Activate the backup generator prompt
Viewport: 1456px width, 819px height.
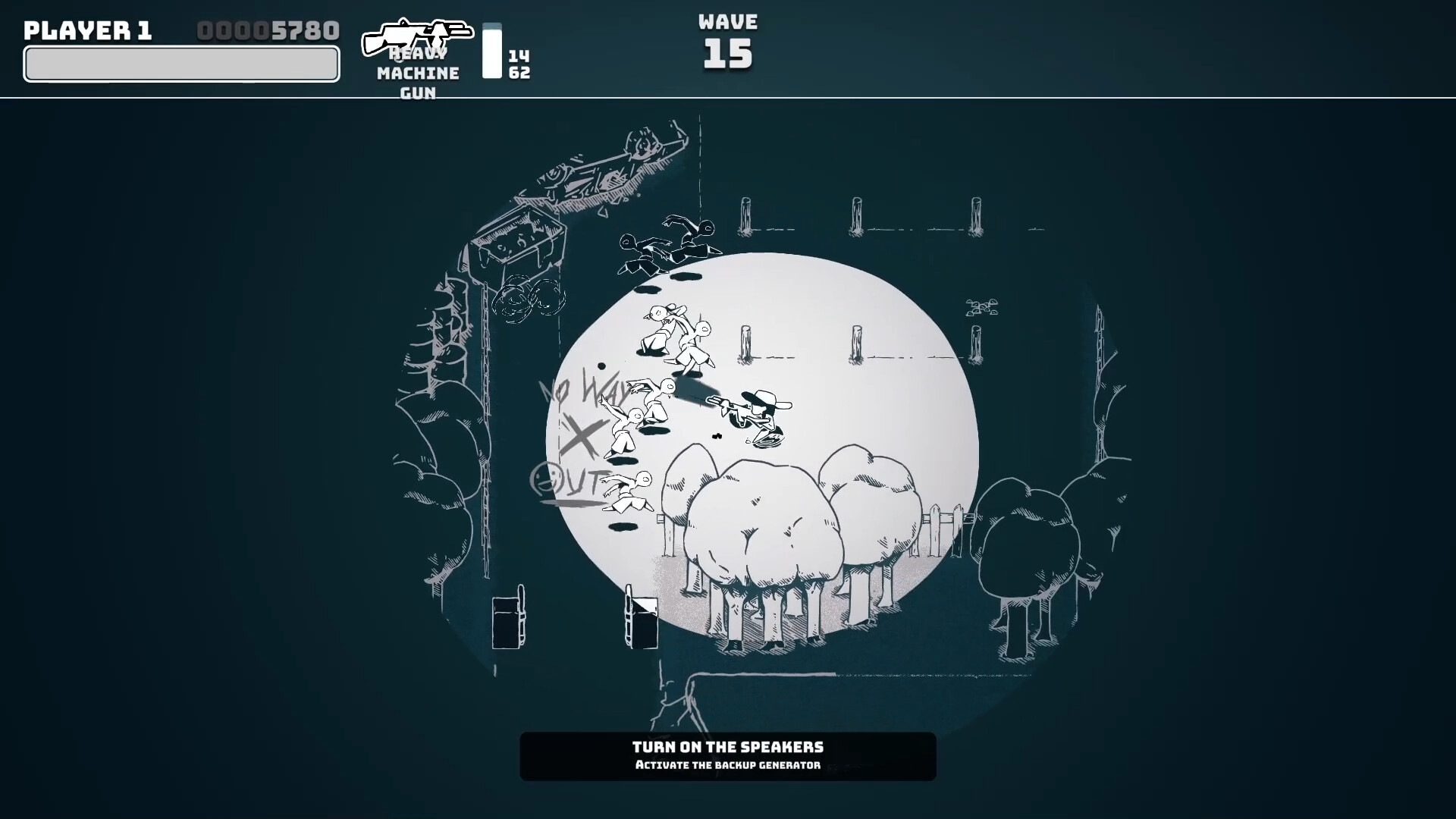[x=726, y=766]
